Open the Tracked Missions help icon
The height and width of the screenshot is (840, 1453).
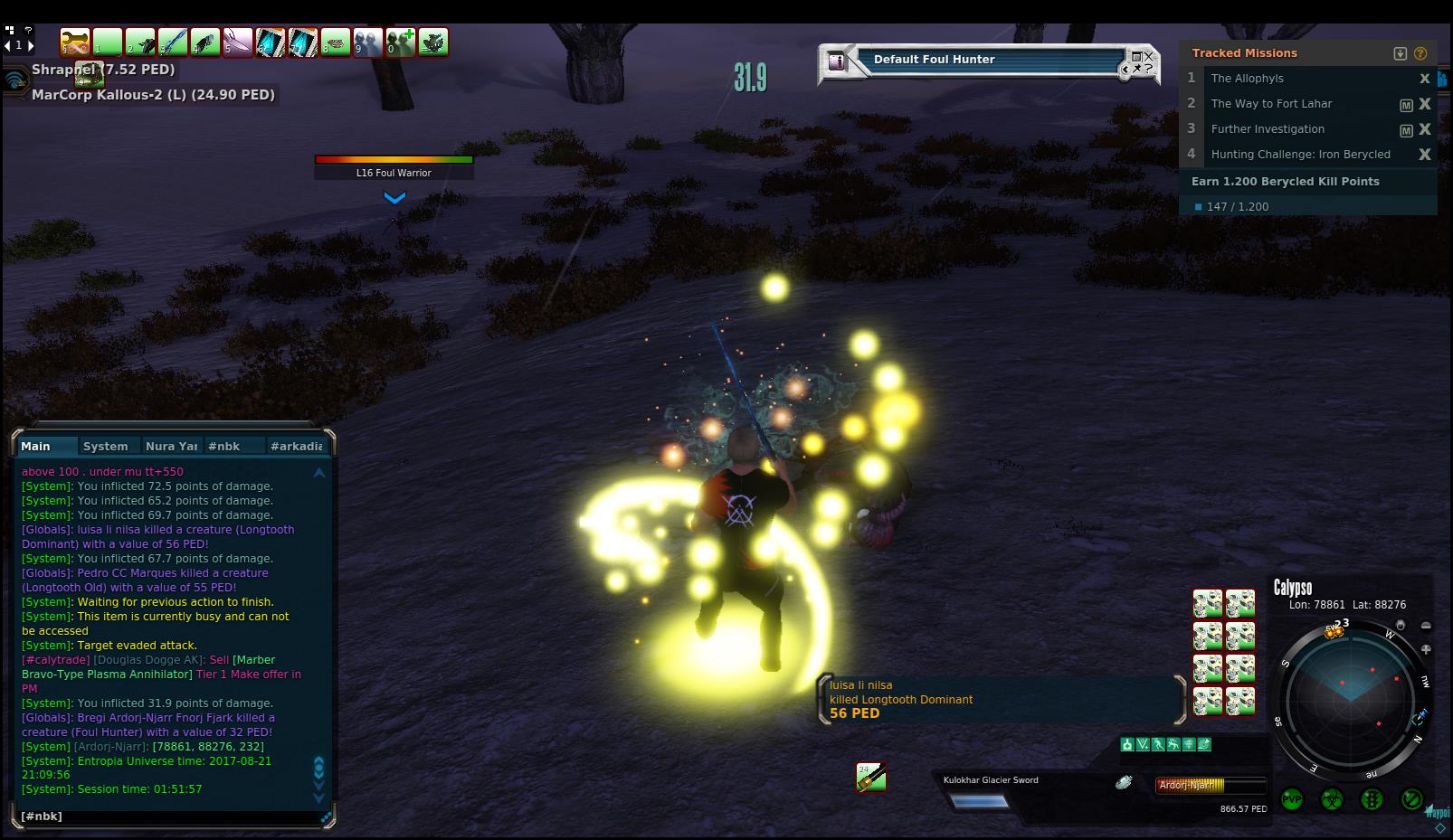[1420, 53]
